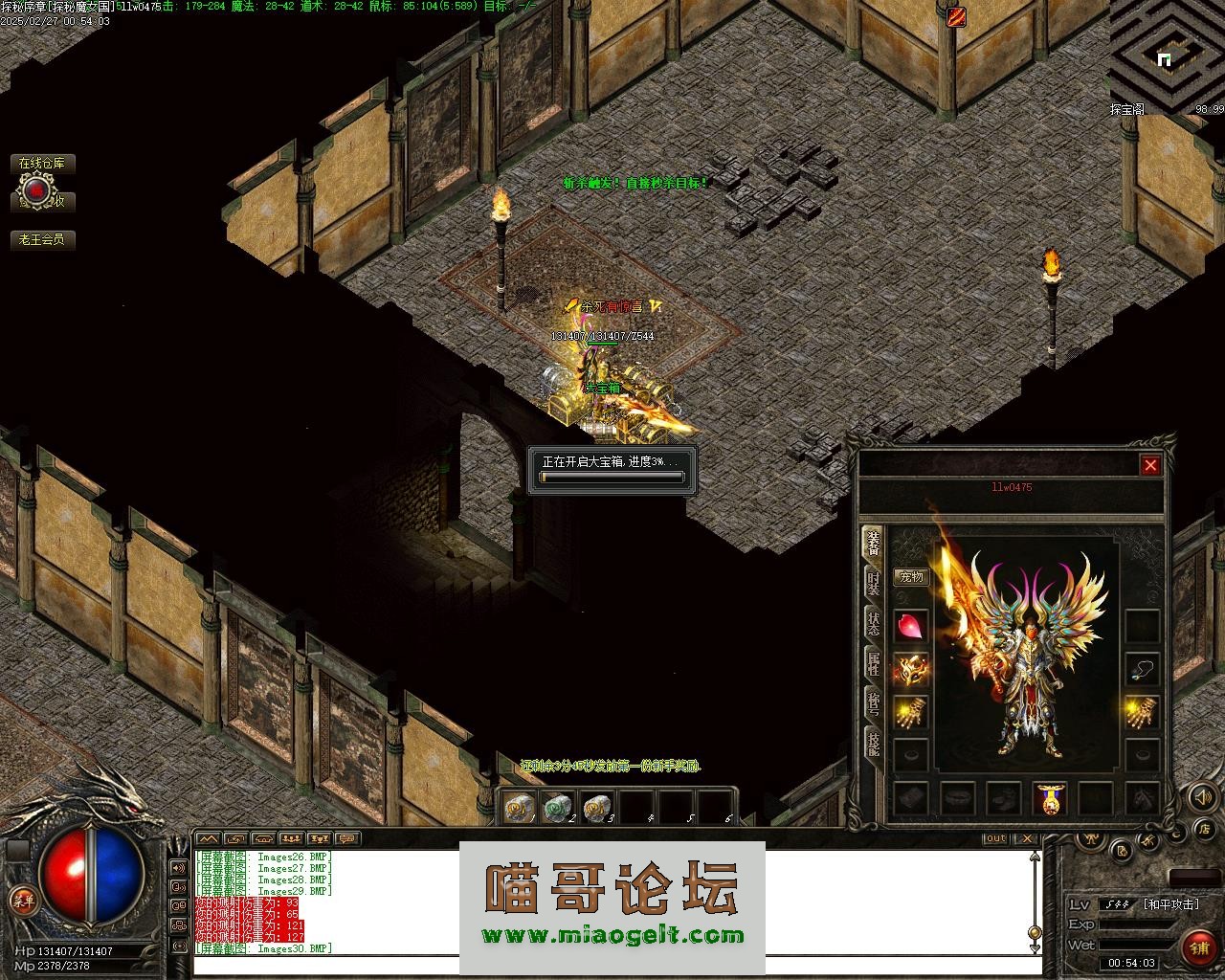Select the pink petal equipment slot
This screenshot has width=1225, height=980.
(910, 626)
